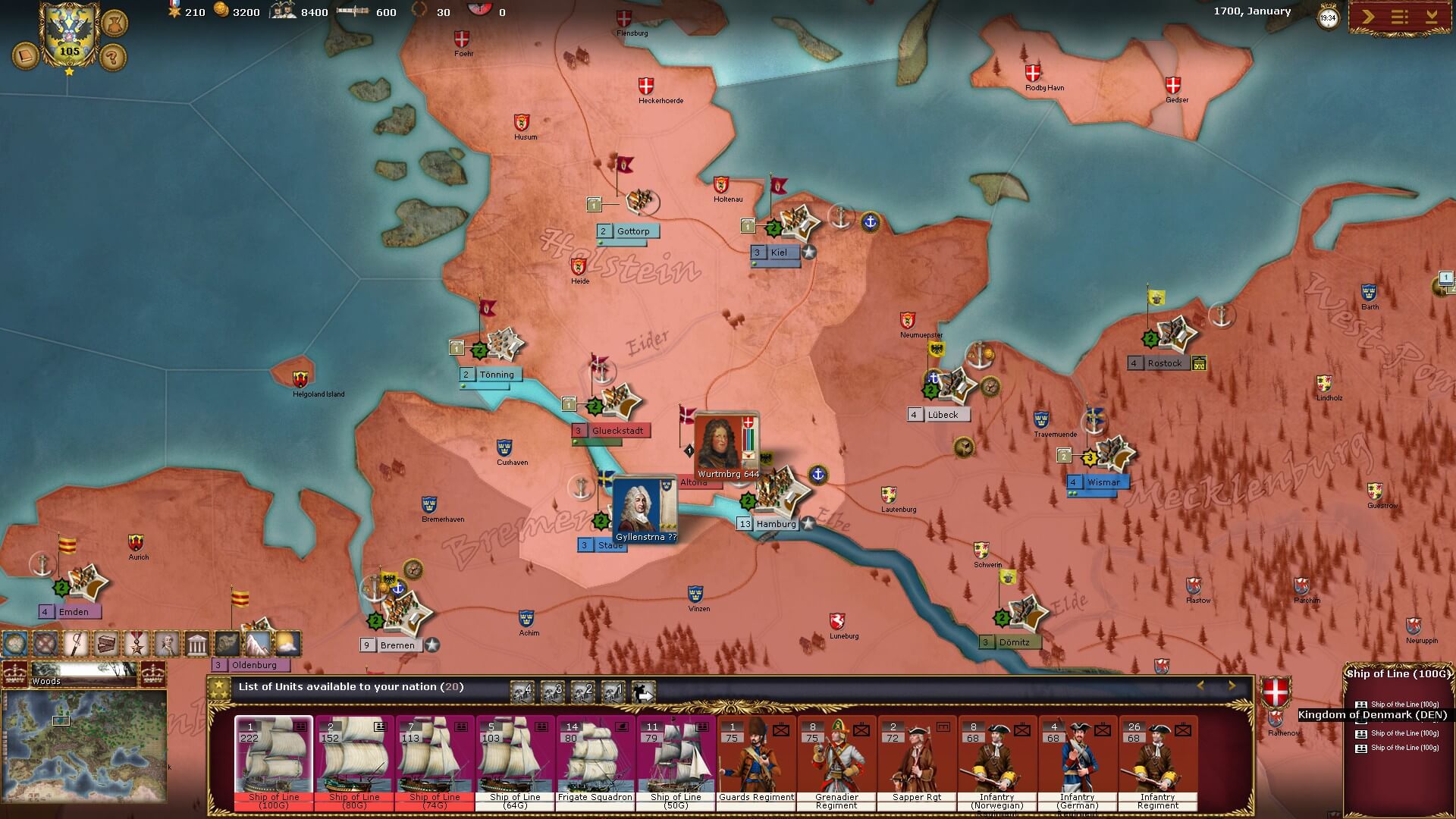1456x819 pixels.
Task: Select the medal star map filter
Action: [136, 644]
